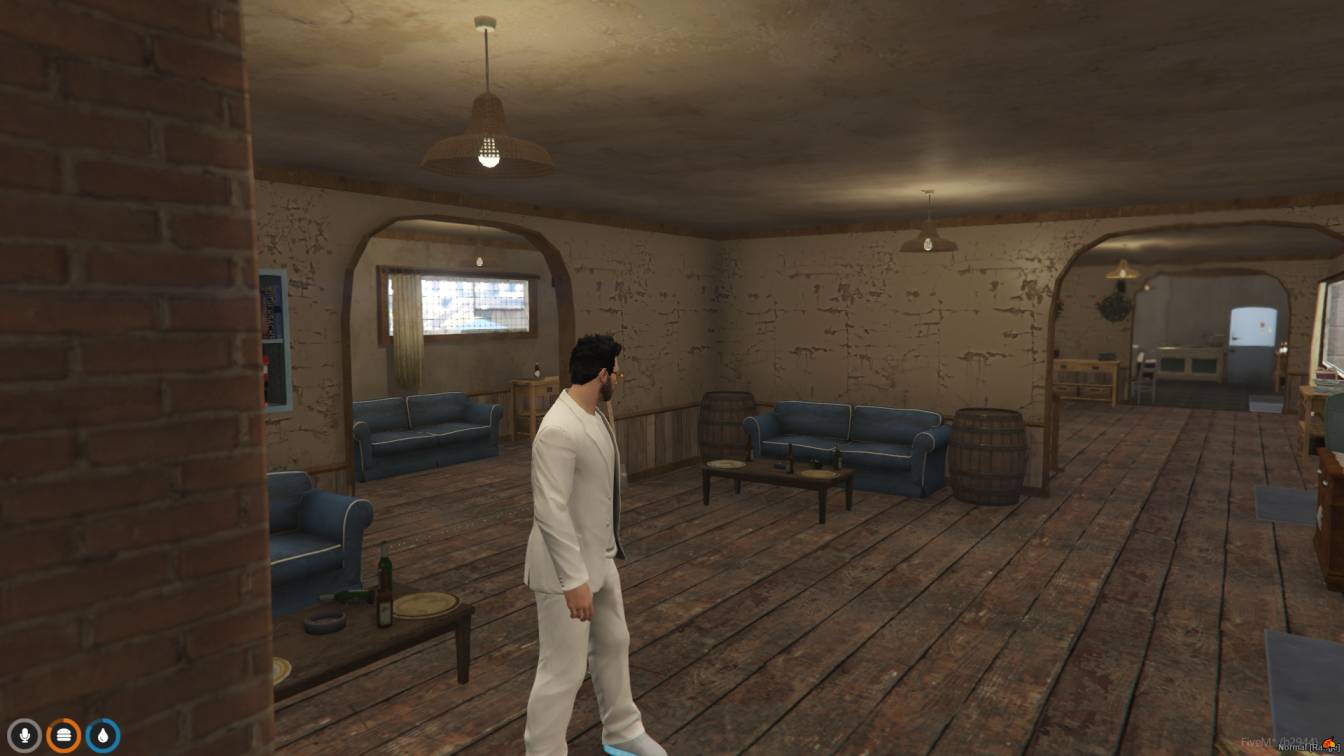Click the water drop thirst icon
1344x756 pixels.
[102, 736]
